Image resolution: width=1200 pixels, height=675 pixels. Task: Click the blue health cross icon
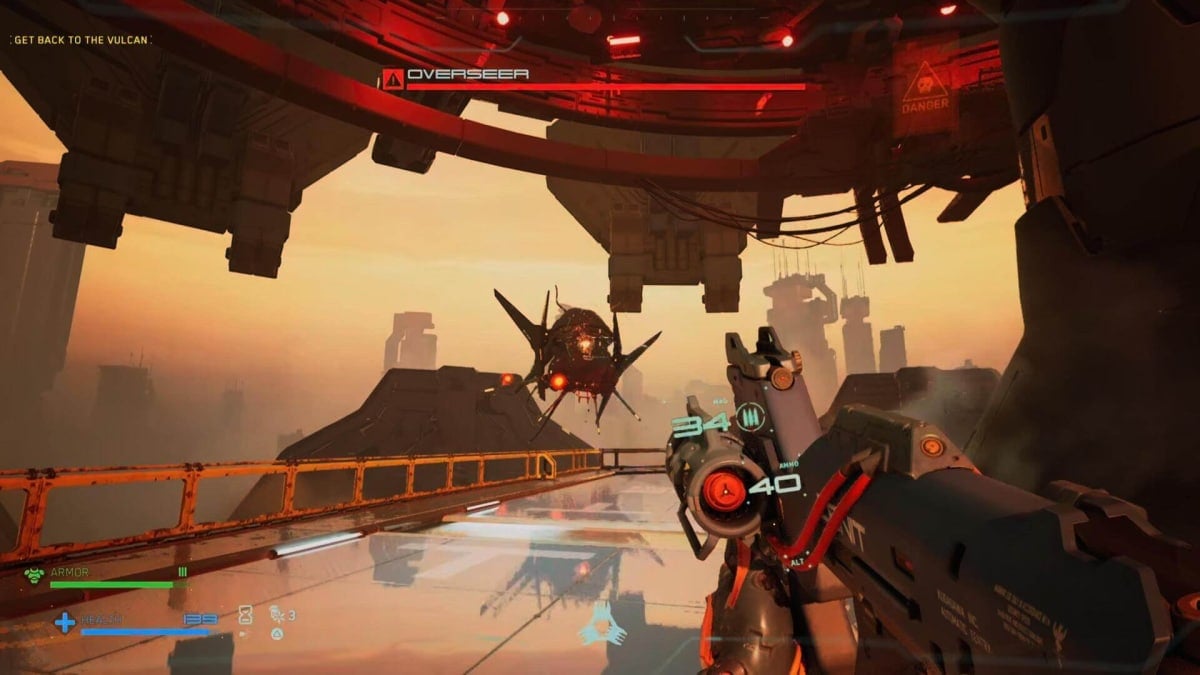64,623
